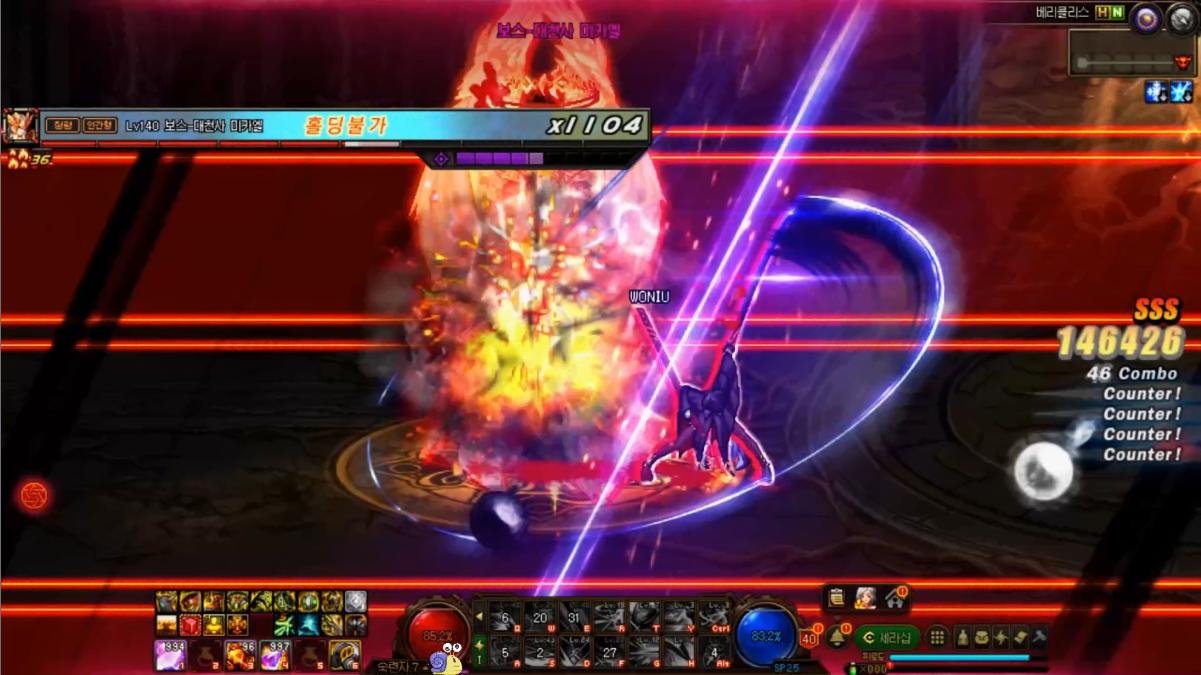
Task: Open the clipboard quest list icon
Action: pyautogui.click(x=836, y=598)
